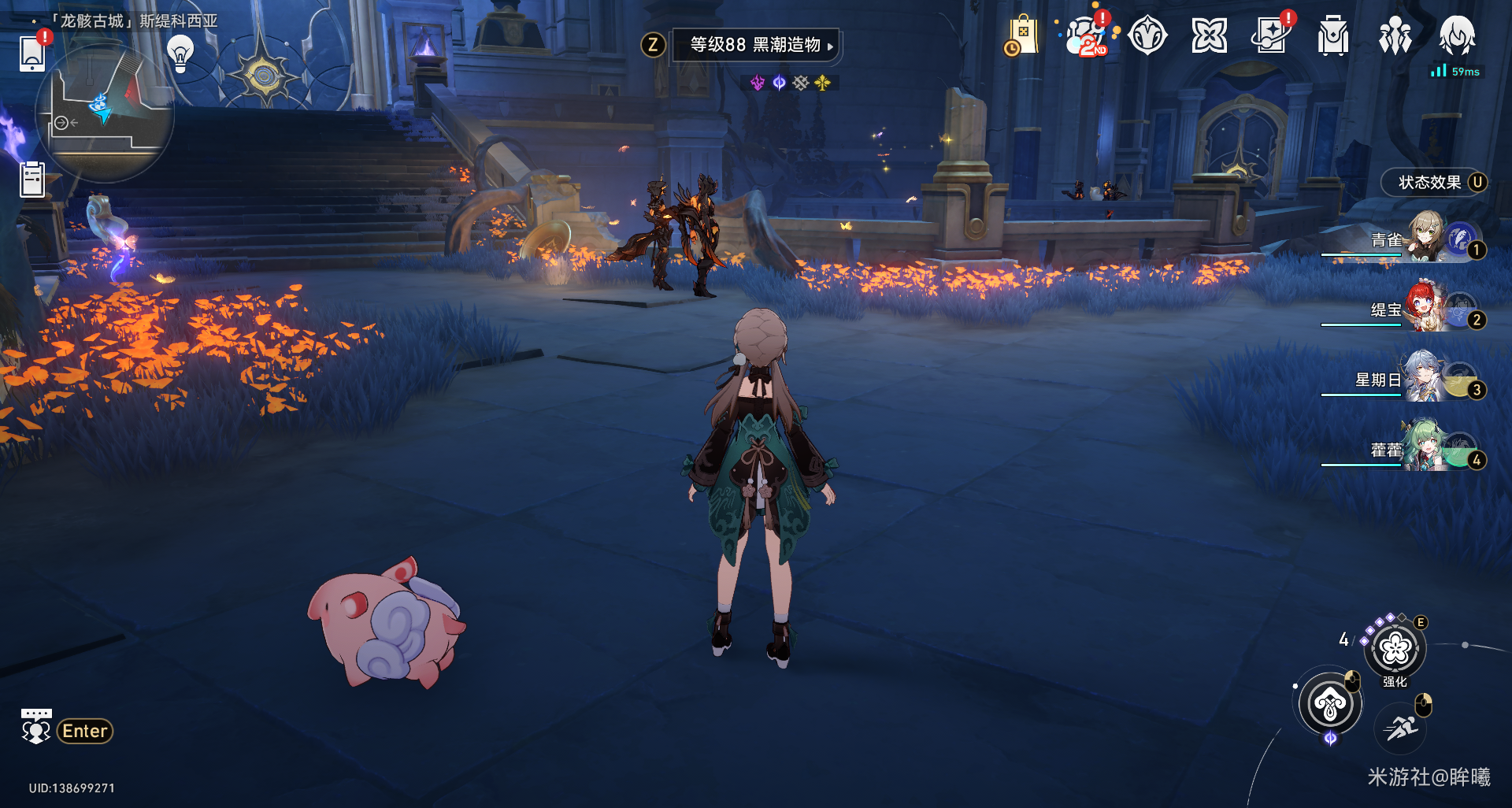Tap the sprint running-figure button

tap(1401, 728)
